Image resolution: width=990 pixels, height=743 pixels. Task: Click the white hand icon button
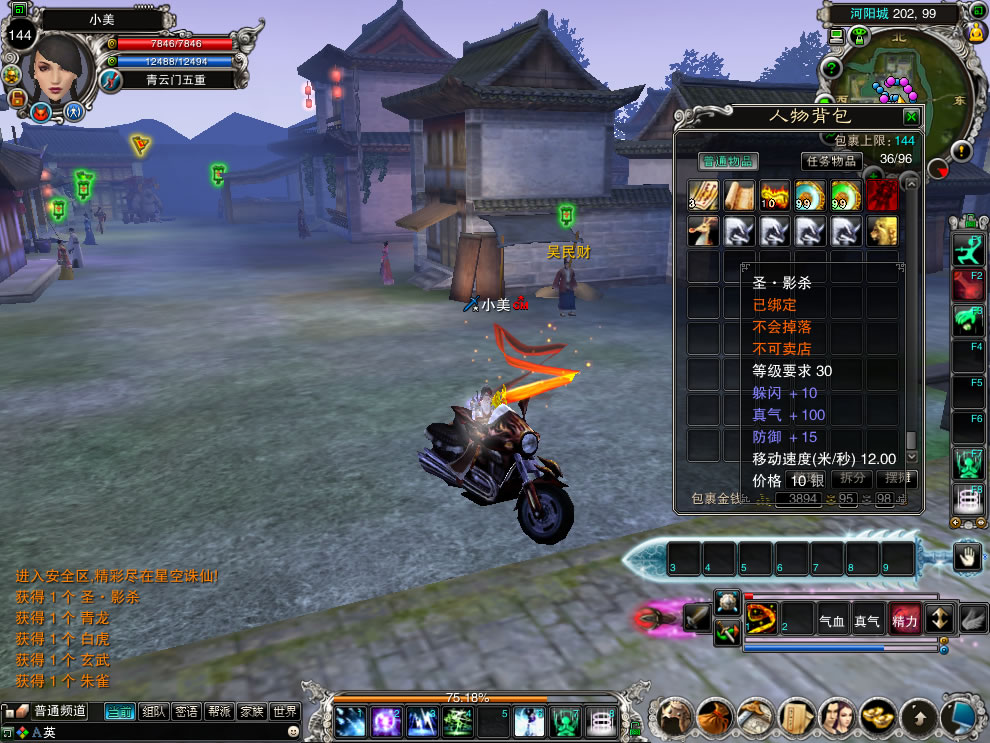[966, 558]
